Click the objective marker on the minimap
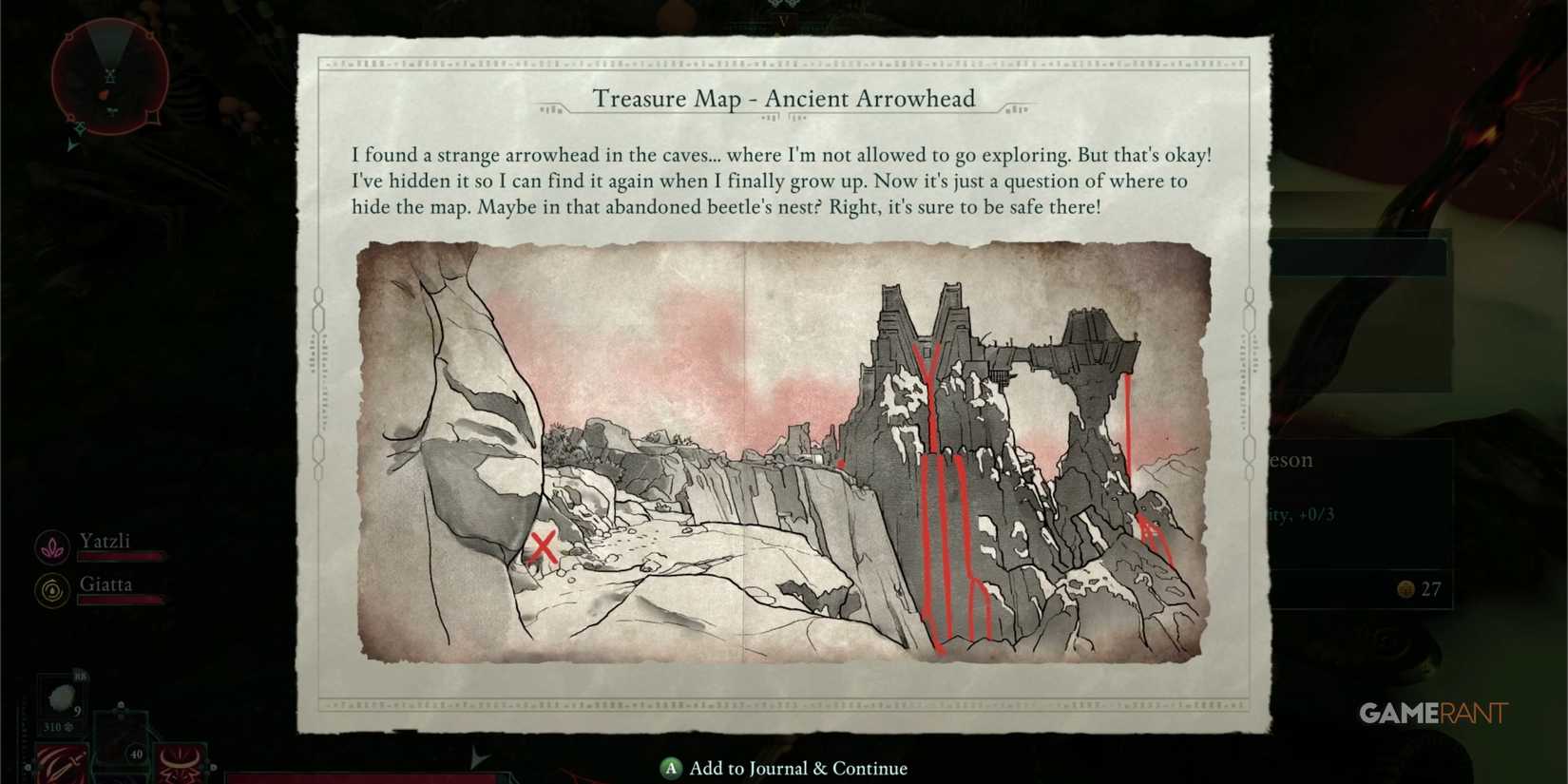The image size is (1568, 784). (105, 94)
